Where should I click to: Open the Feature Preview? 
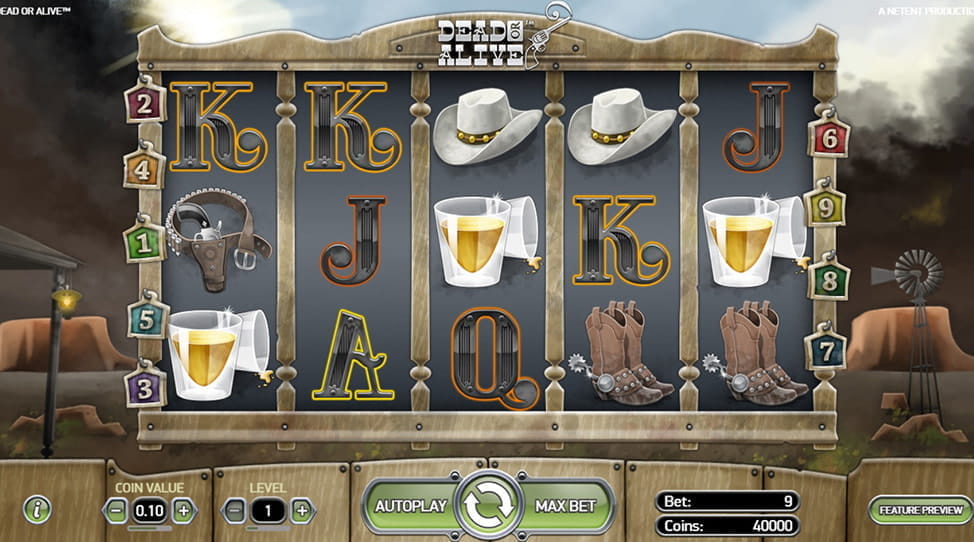(x=920, y=510)
